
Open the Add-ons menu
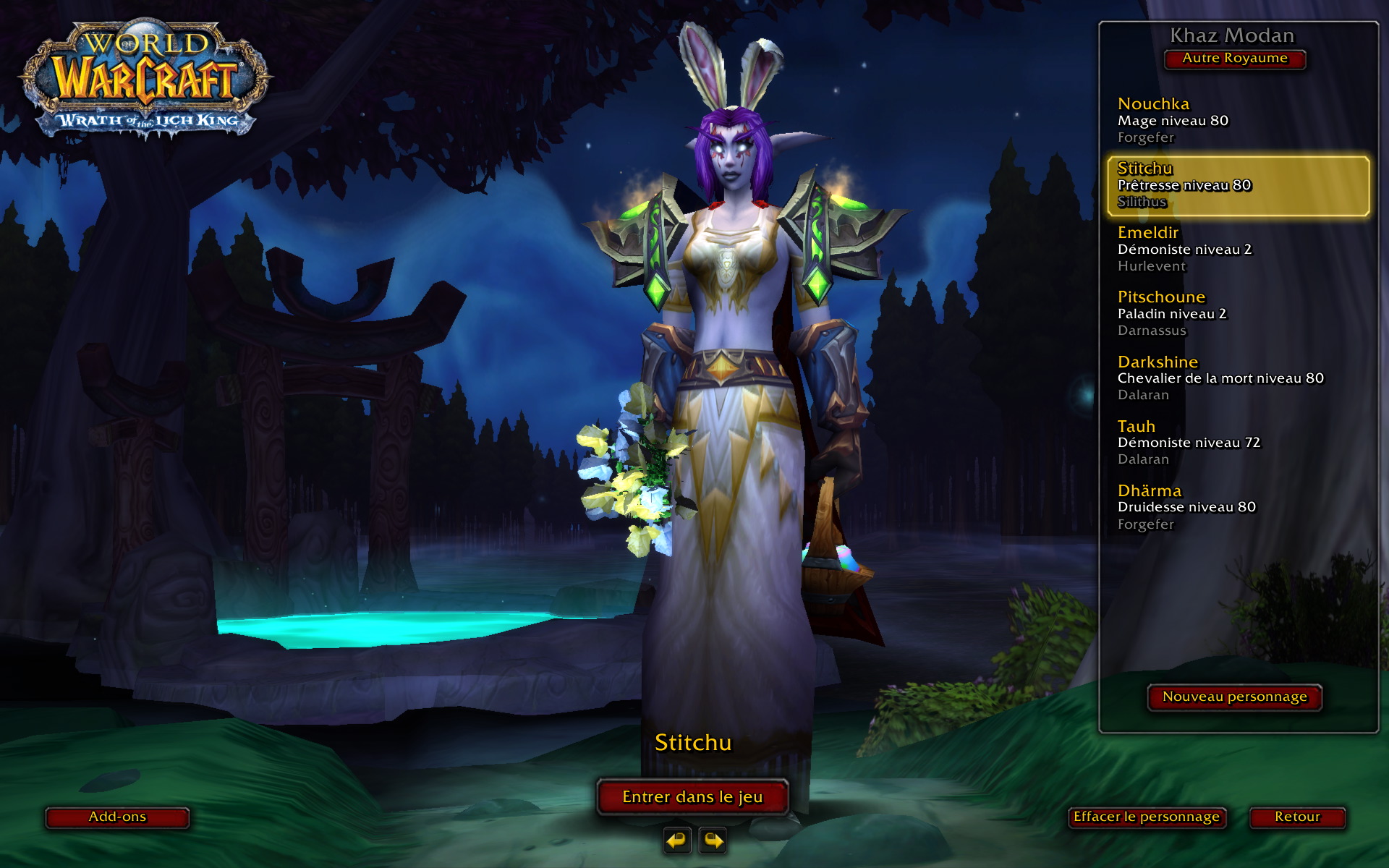click(117, 817)
